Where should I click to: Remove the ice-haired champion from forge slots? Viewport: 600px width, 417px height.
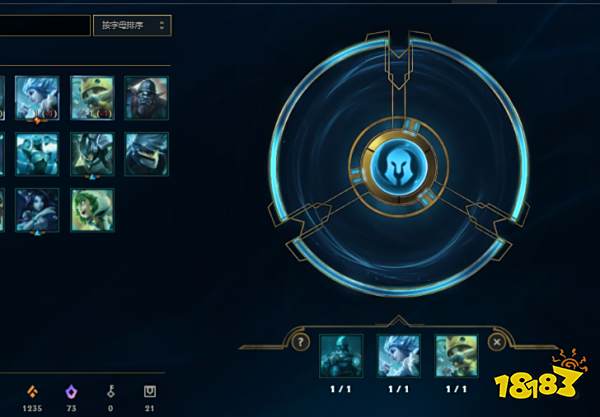pos(399,355)
